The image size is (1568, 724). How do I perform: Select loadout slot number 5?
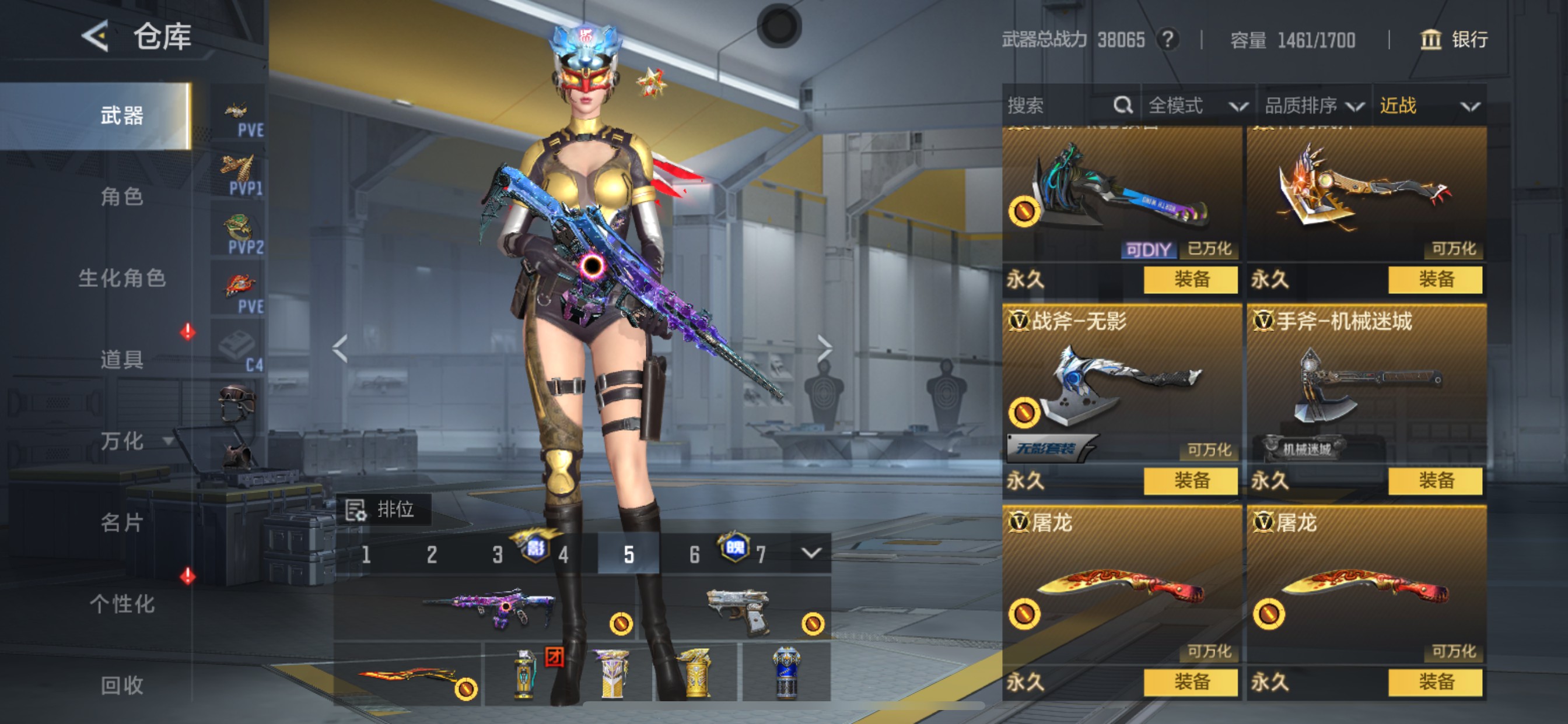click(629, 554)
